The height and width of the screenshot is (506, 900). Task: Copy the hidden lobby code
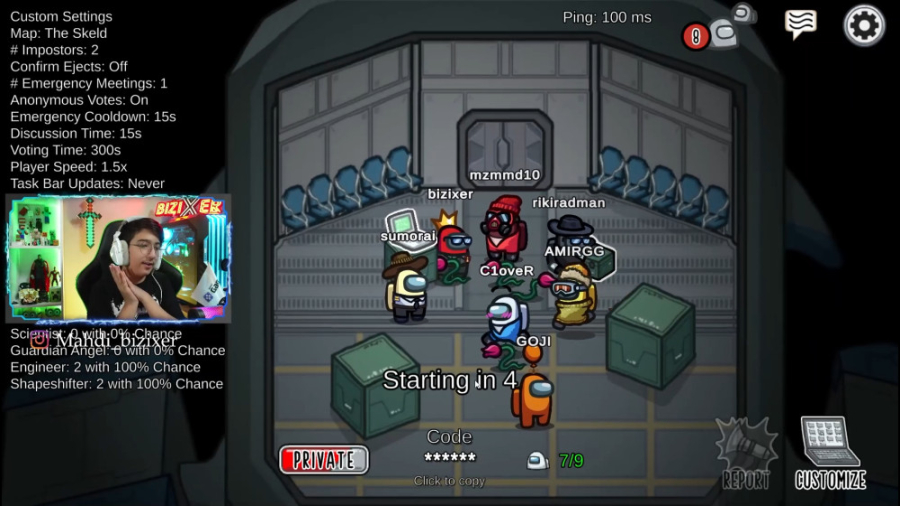pos(449,458)
